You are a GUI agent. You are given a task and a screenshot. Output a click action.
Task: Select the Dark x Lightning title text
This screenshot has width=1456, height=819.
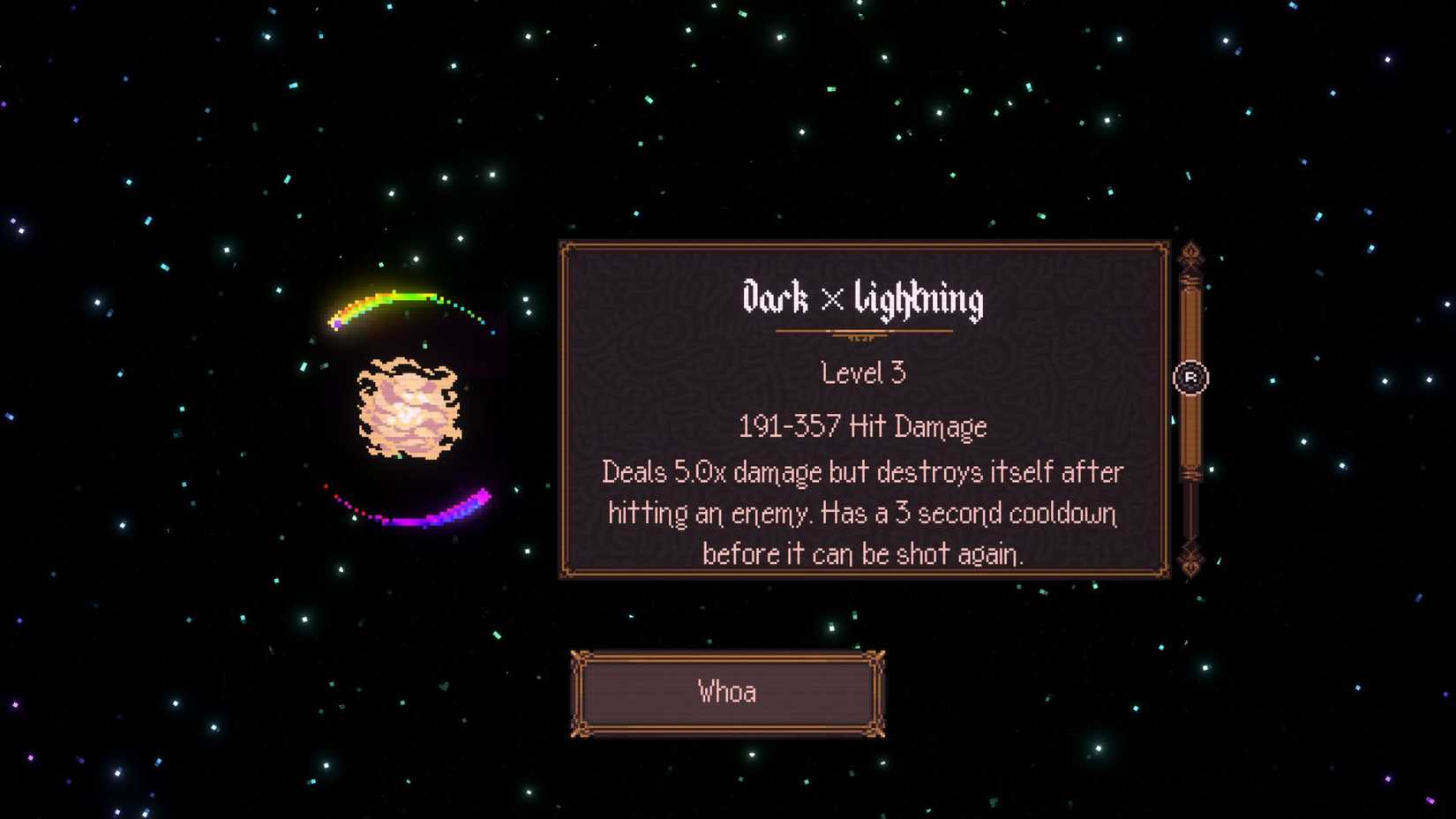point(863,300)
